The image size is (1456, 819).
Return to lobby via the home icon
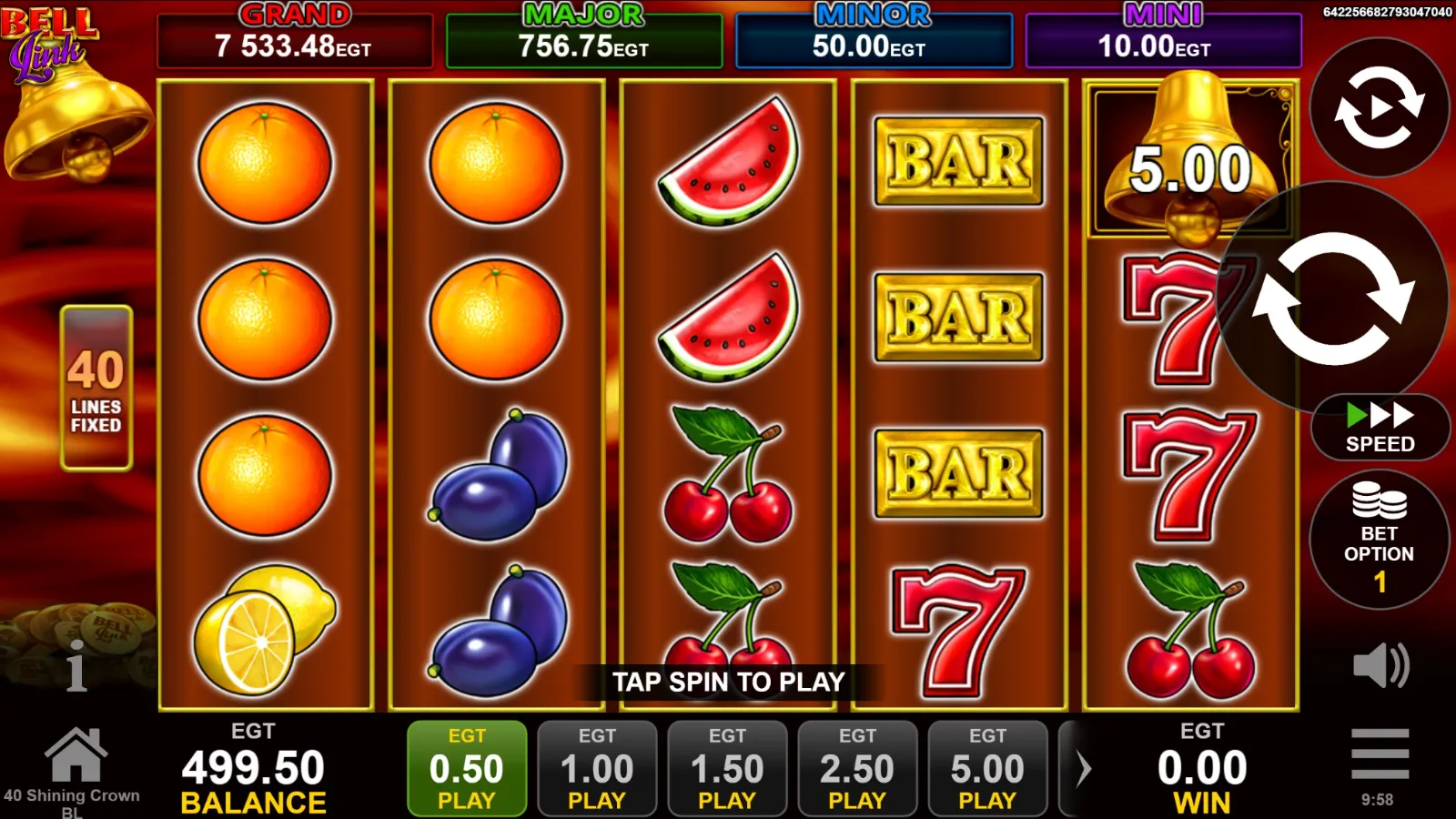tap(76, 755)
